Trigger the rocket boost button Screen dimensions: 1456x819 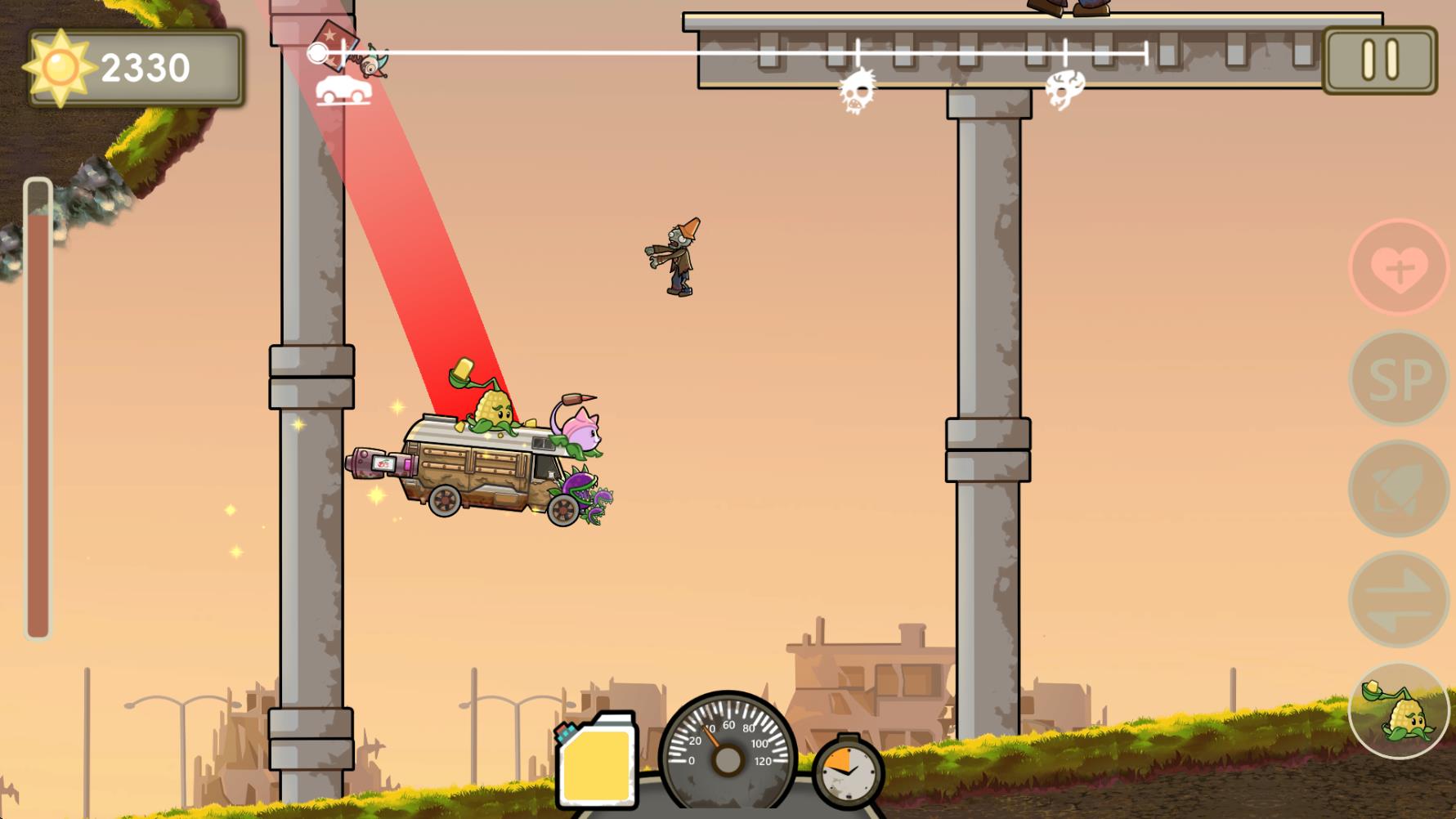(x=1399, y=489)
